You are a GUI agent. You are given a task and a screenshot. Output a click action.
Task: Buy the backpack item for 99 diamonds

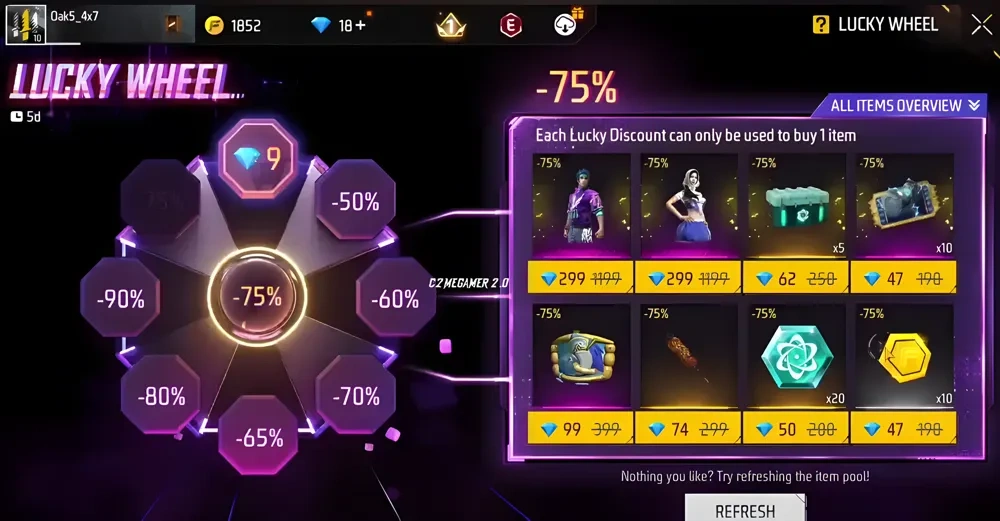click(x=582, y=428)
